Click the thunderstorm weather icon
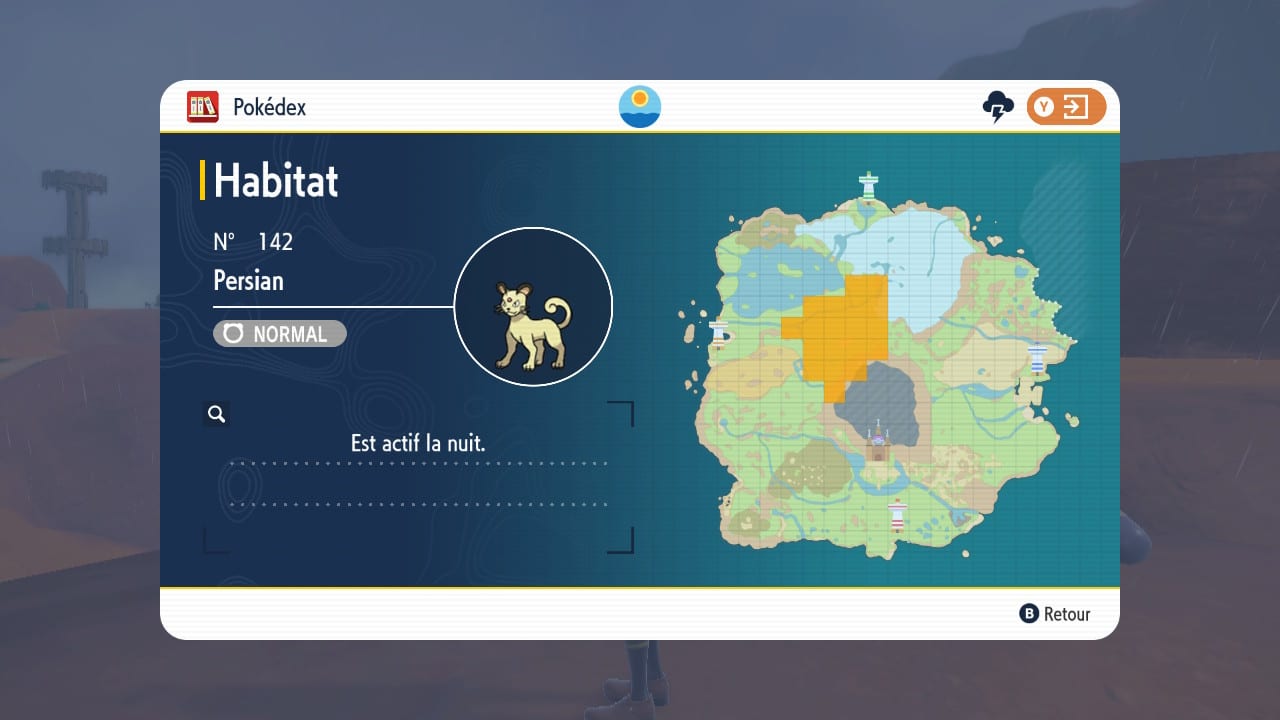1280x720 pixels. coord(998,107)
